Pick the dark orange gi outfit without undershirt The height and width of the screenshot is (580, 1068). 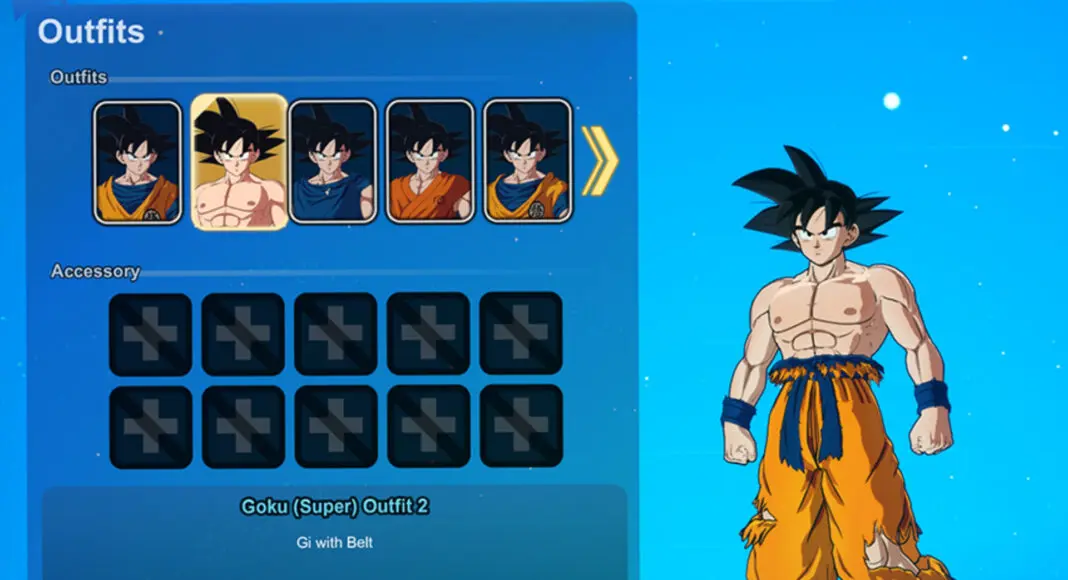(x=430, y=161)
